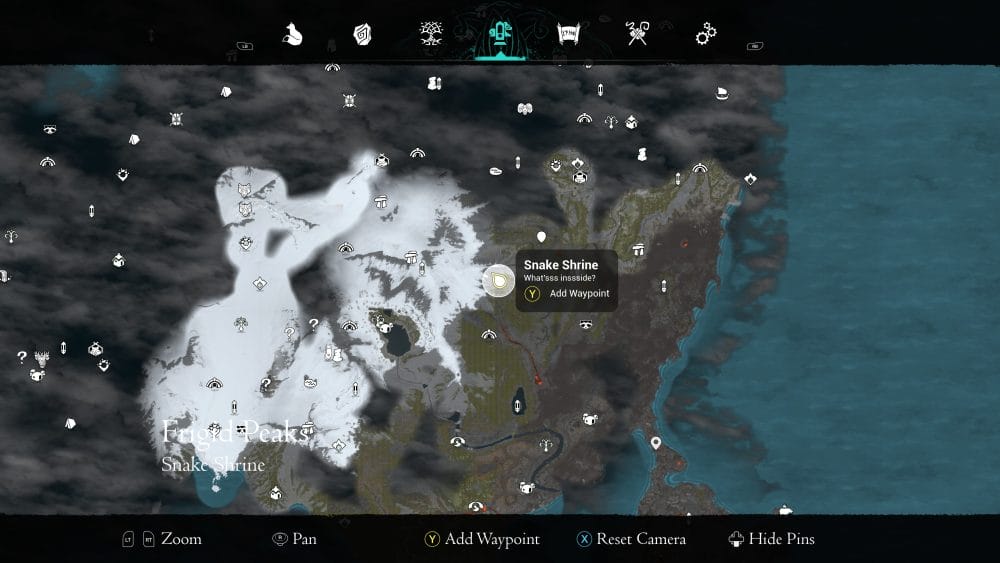
Task: Switch to the rune stone tab
Action: click(362, 34)
